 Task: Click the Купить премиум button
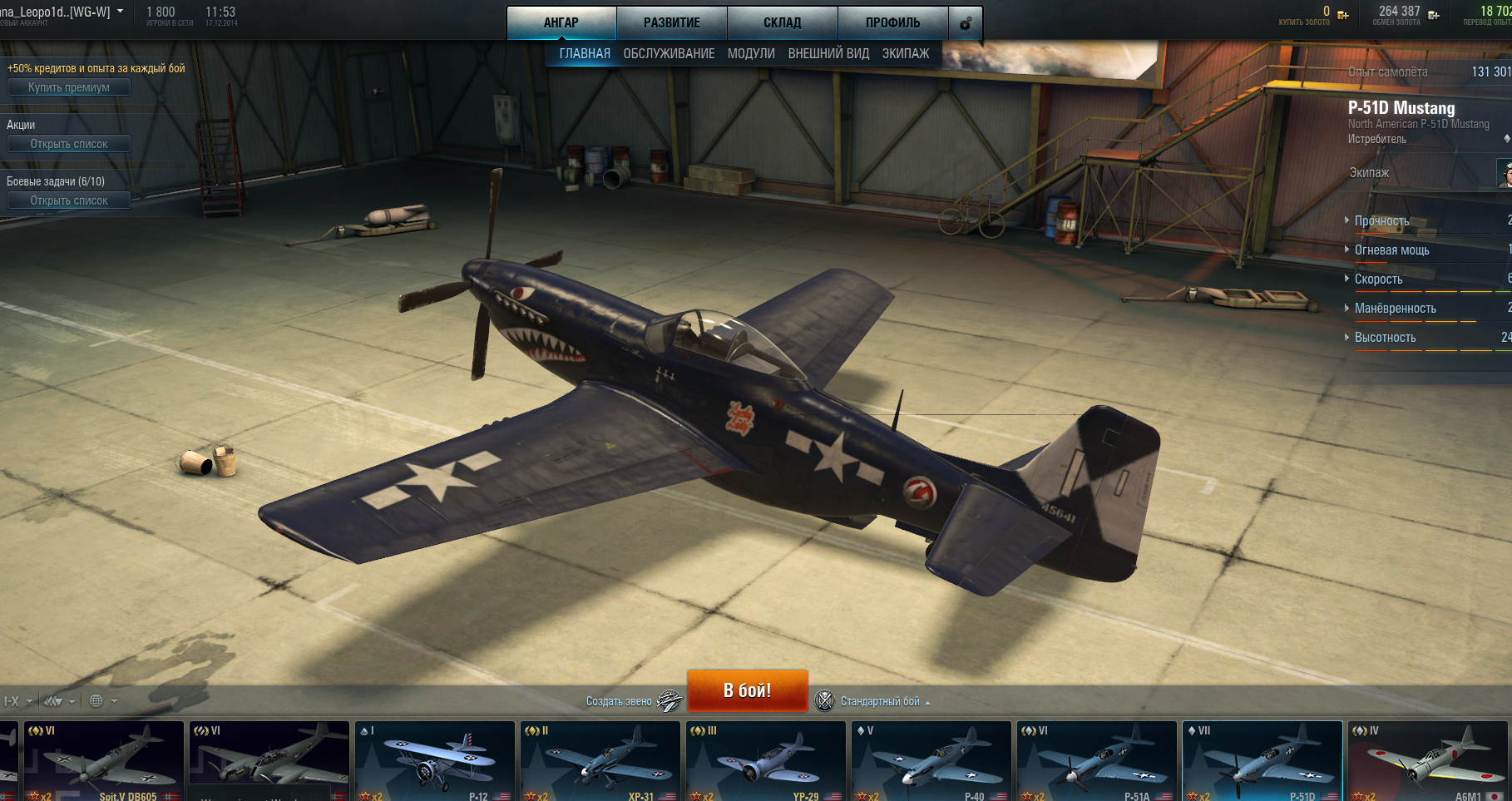click(69, 87)
